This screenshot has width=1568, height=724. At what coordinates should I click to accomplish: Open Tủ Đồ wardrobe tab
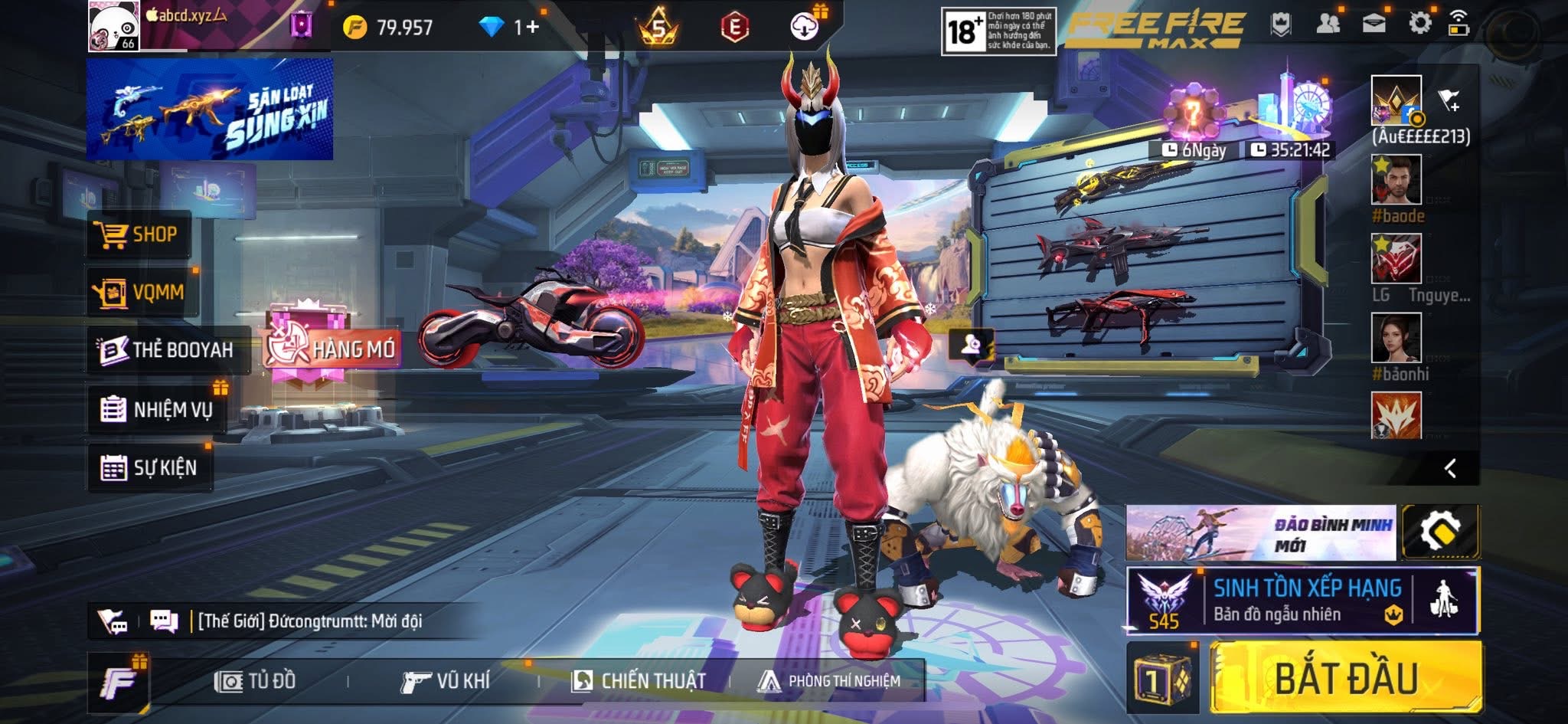click(x=256, y=680)
